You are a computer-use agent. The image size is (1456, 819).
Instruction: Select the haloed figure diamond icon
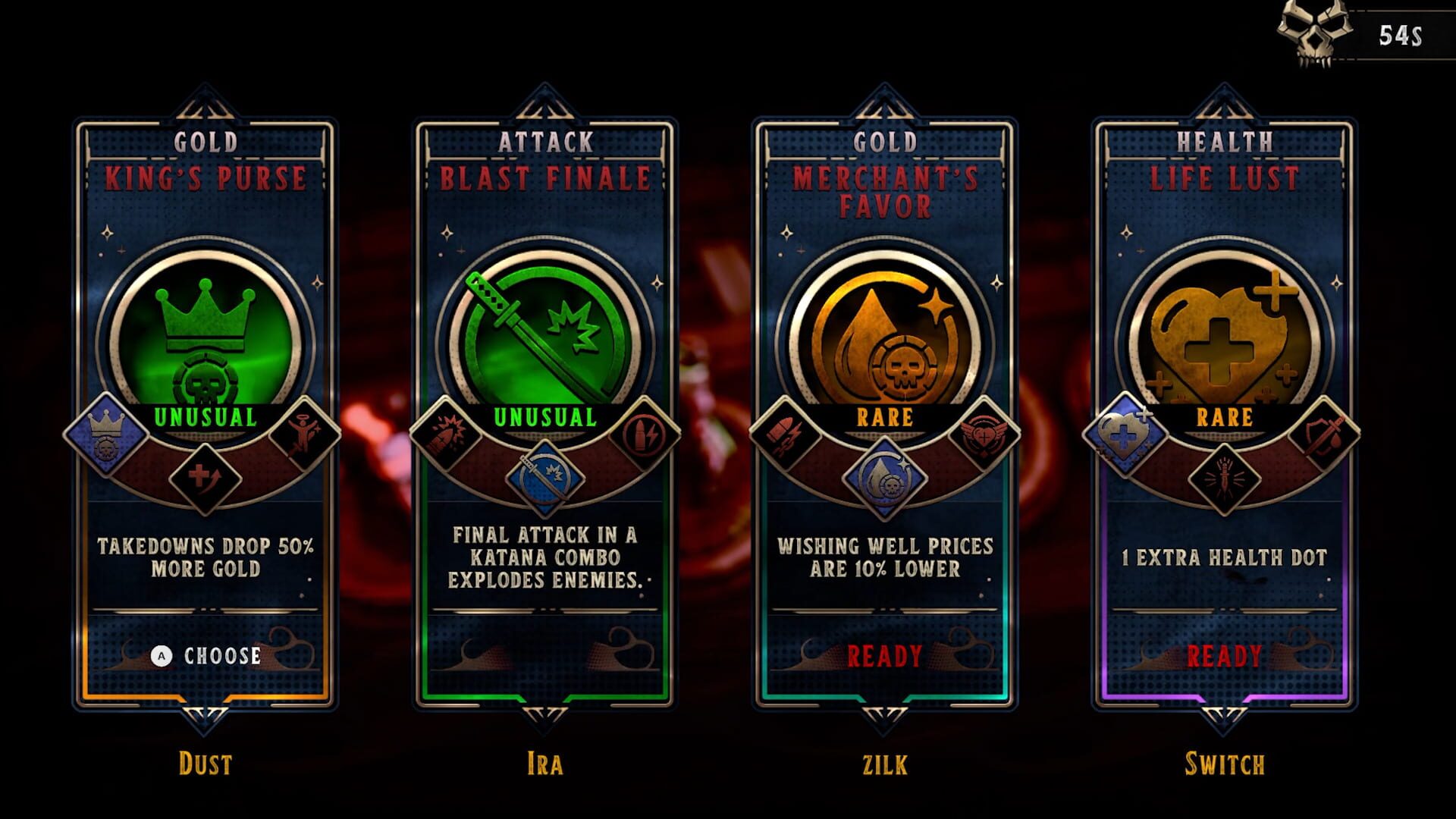tap(303, 435)
